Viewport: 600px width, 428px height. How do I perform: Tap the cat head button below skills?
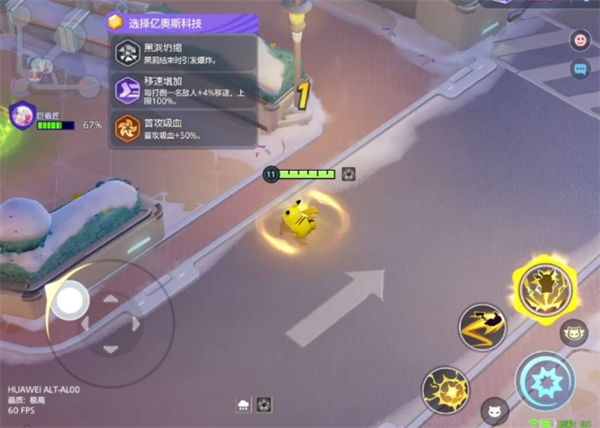click(494, 410)
